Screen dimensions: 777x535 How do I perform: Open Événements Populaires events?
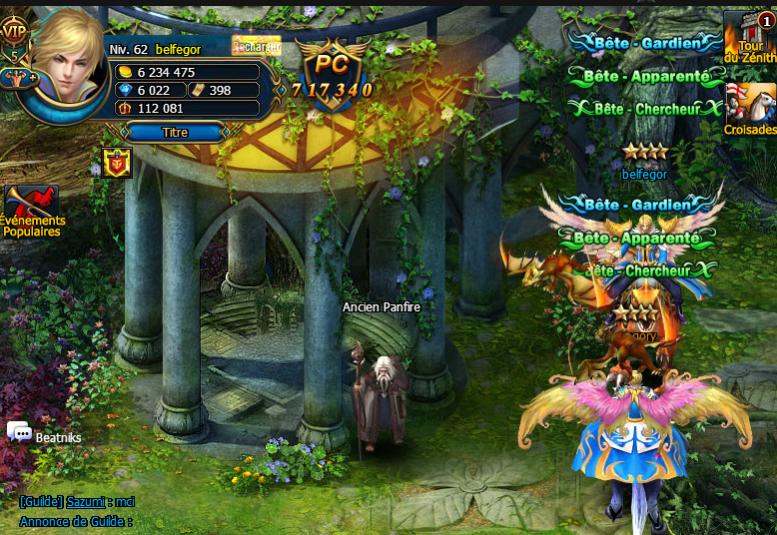pyautogui.click(x=32, y=210)
